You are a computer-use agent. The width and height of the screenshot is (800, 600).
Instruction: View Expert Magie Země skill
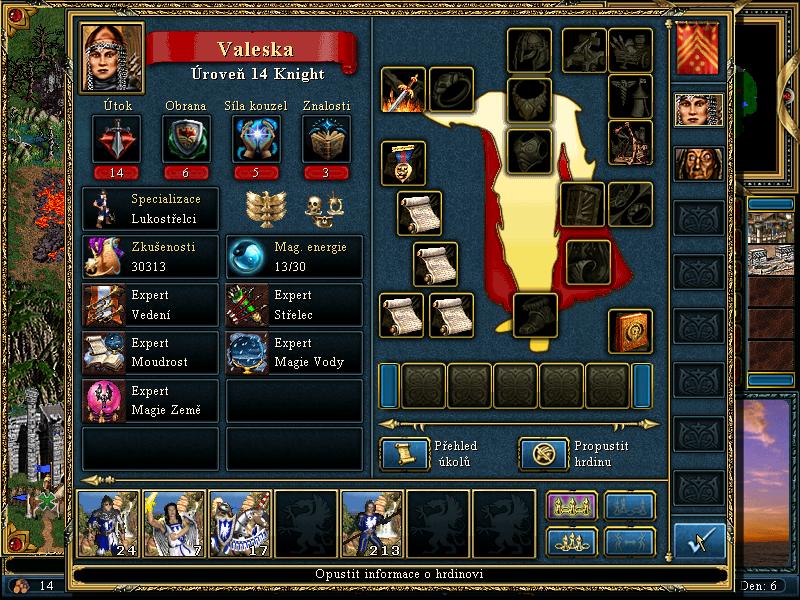pyautogui.click(x=150, y=400)
